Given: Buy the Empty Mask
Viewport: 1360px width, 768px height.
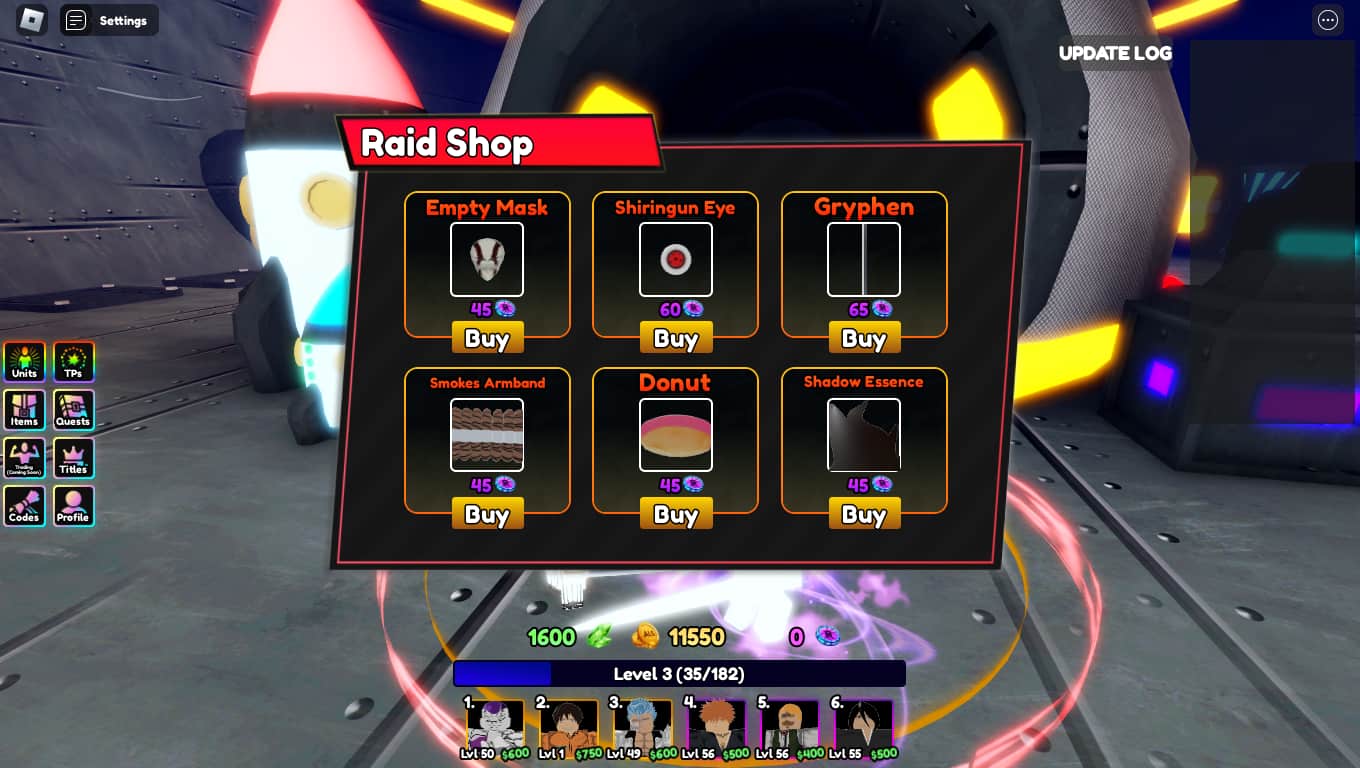Looking at the screenshot, I should (x=487, y=338).
